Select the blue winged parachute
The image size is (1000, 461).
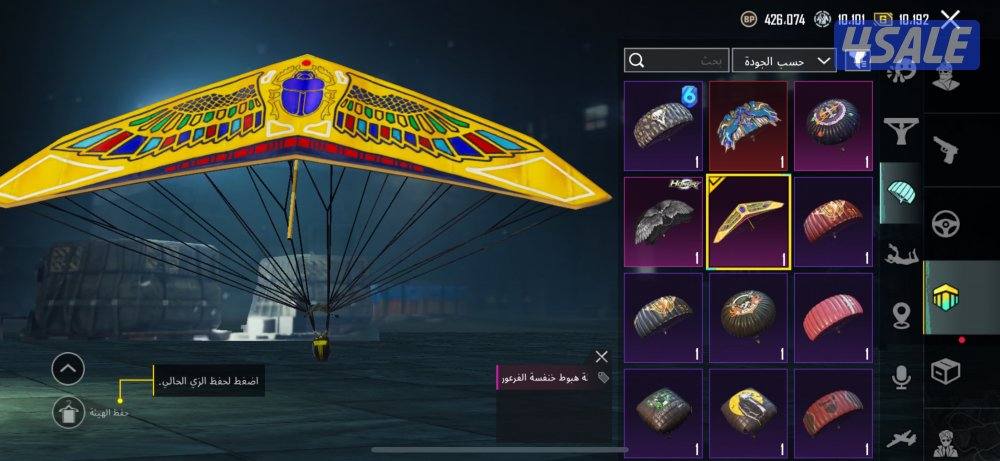[x=748, y=126]
